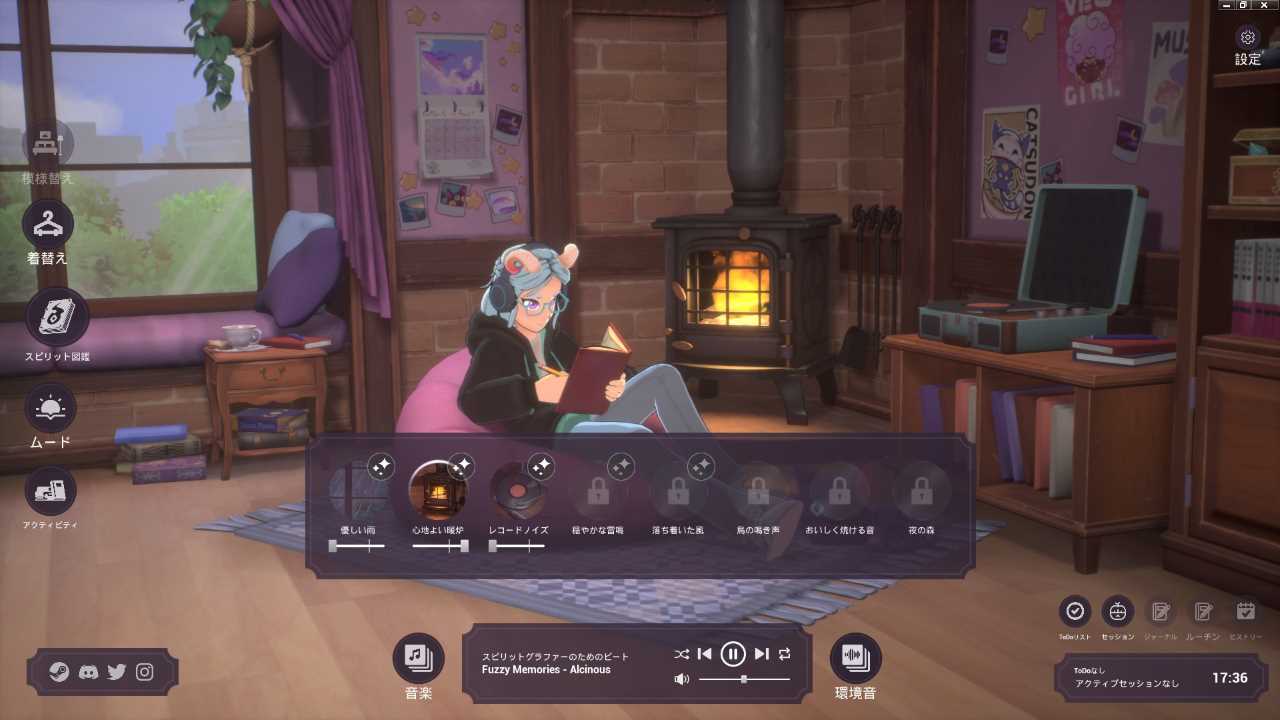The image size is (1280, 720).
Task: Mute the music with the speaker icon
Action: [682, 680]
